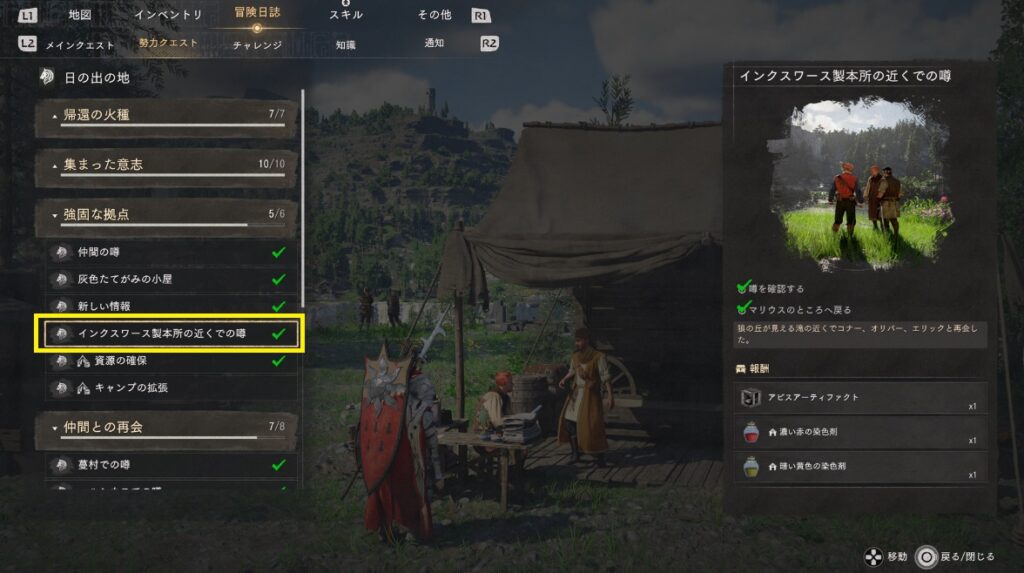Choose the 灰色たてがみの小屋 quest
Screen dimensions: 1024x573
point(170,280)
